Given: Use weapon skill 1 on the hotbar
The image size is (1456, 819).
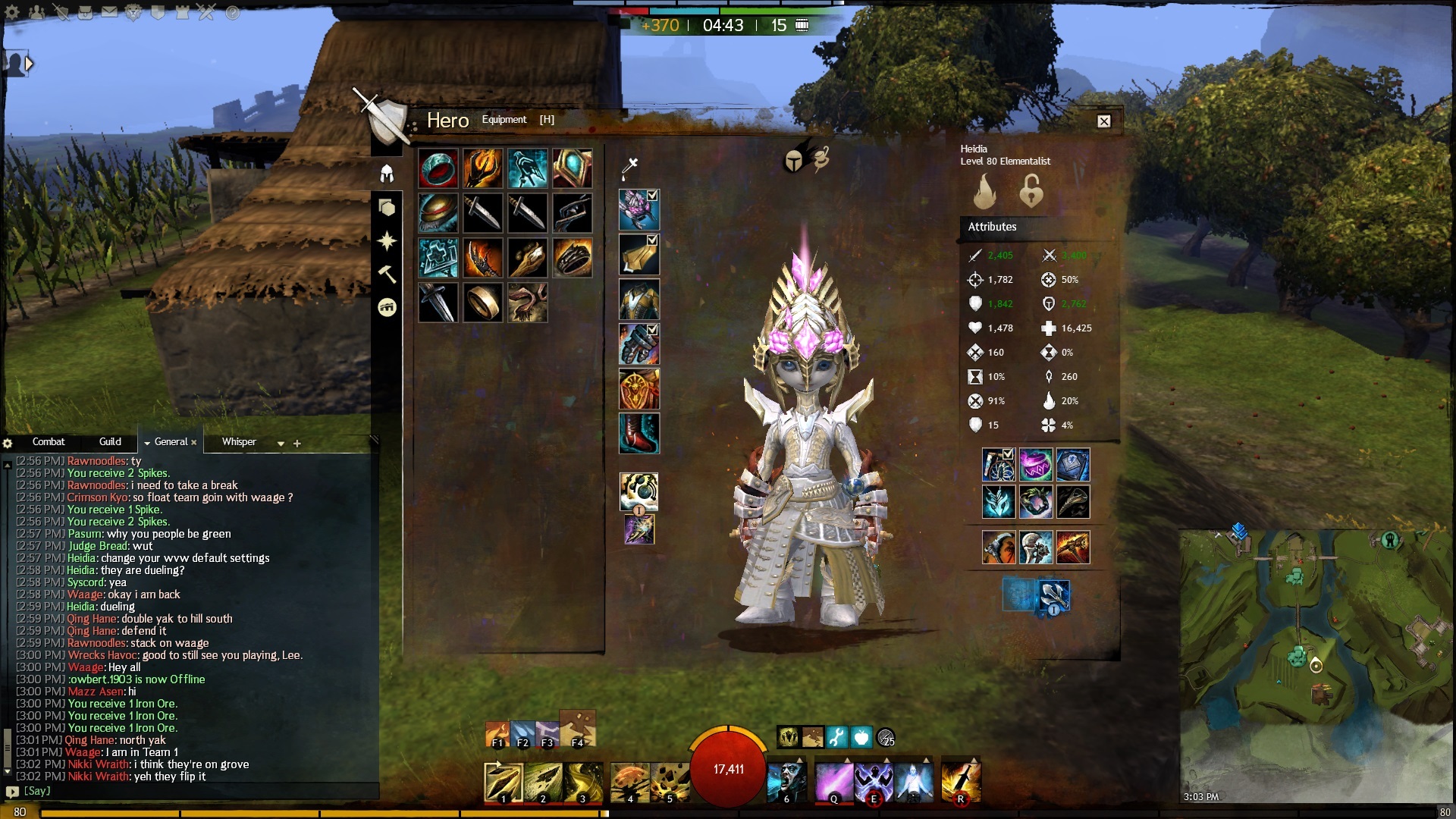Looking at the screenshot, I should [503, 782].
